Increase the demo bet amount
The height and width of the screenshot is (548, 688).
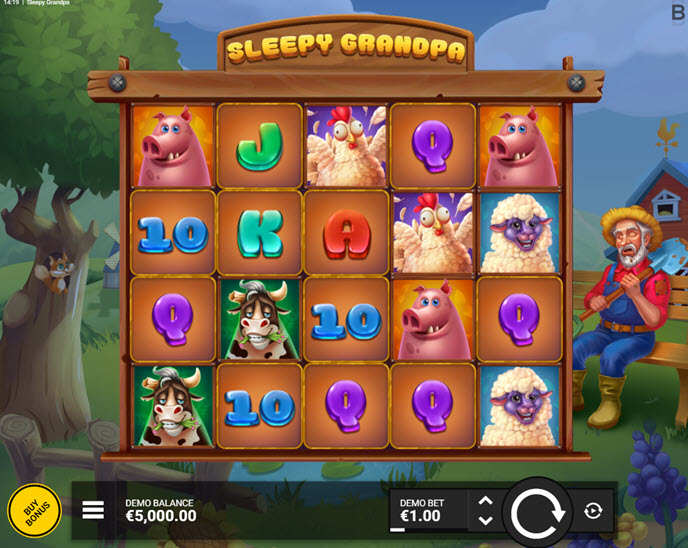coord(485,502)
